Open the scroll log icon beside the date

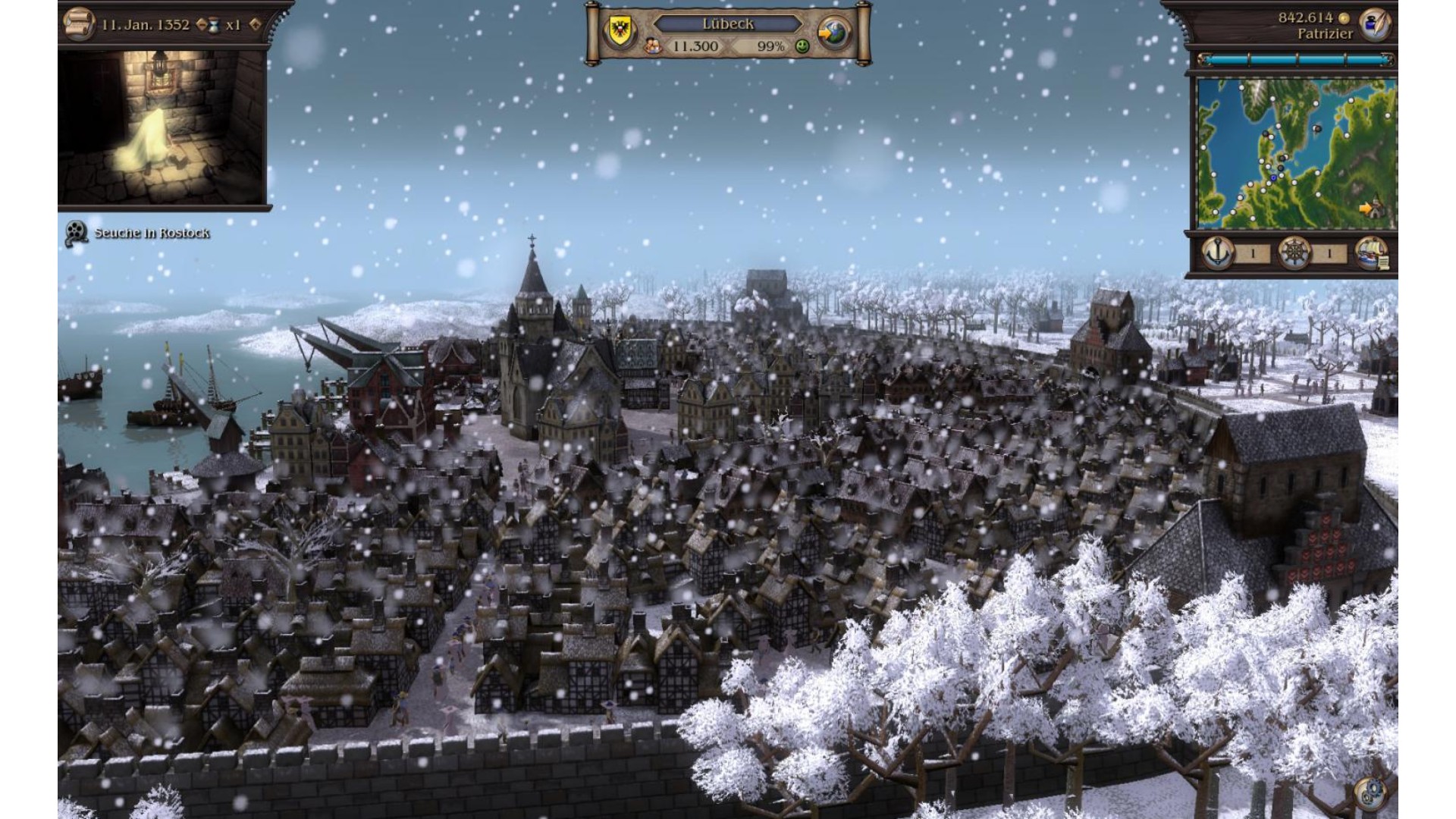click(77, 23)
